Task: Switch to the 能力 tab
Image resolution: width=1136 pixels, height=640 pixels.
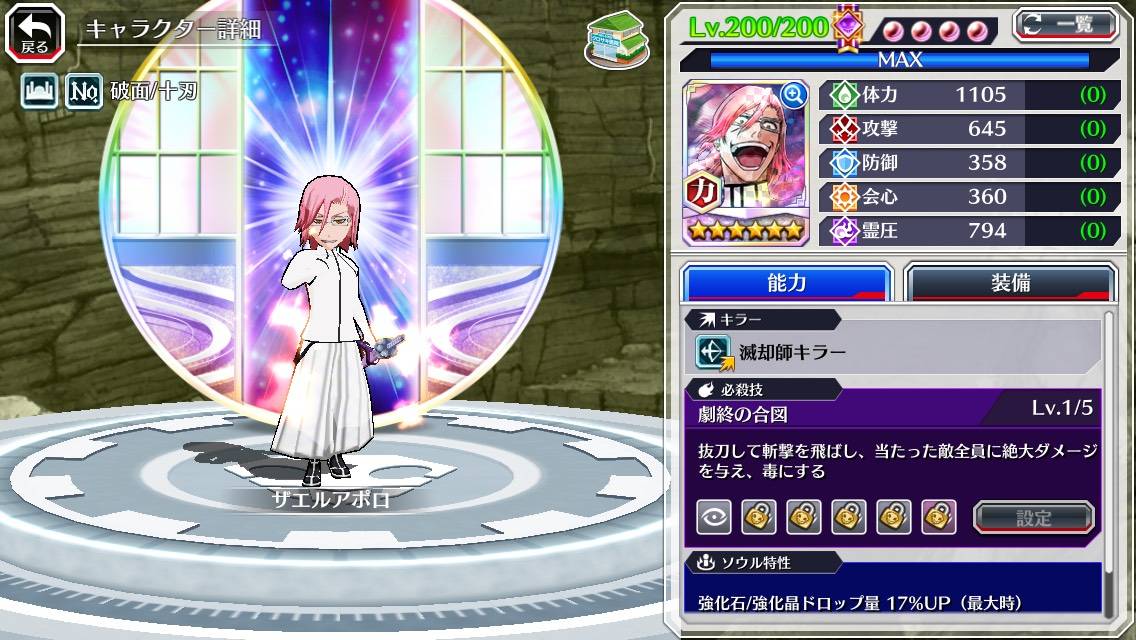Action: 786,283
